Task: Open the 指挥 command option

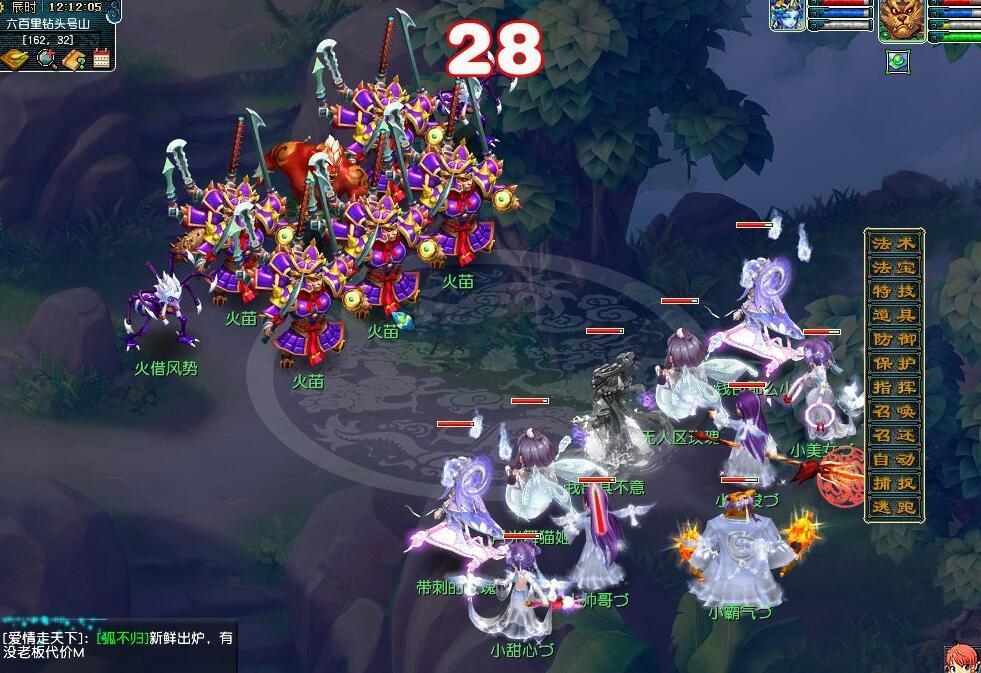Action: tap(893, 387)
